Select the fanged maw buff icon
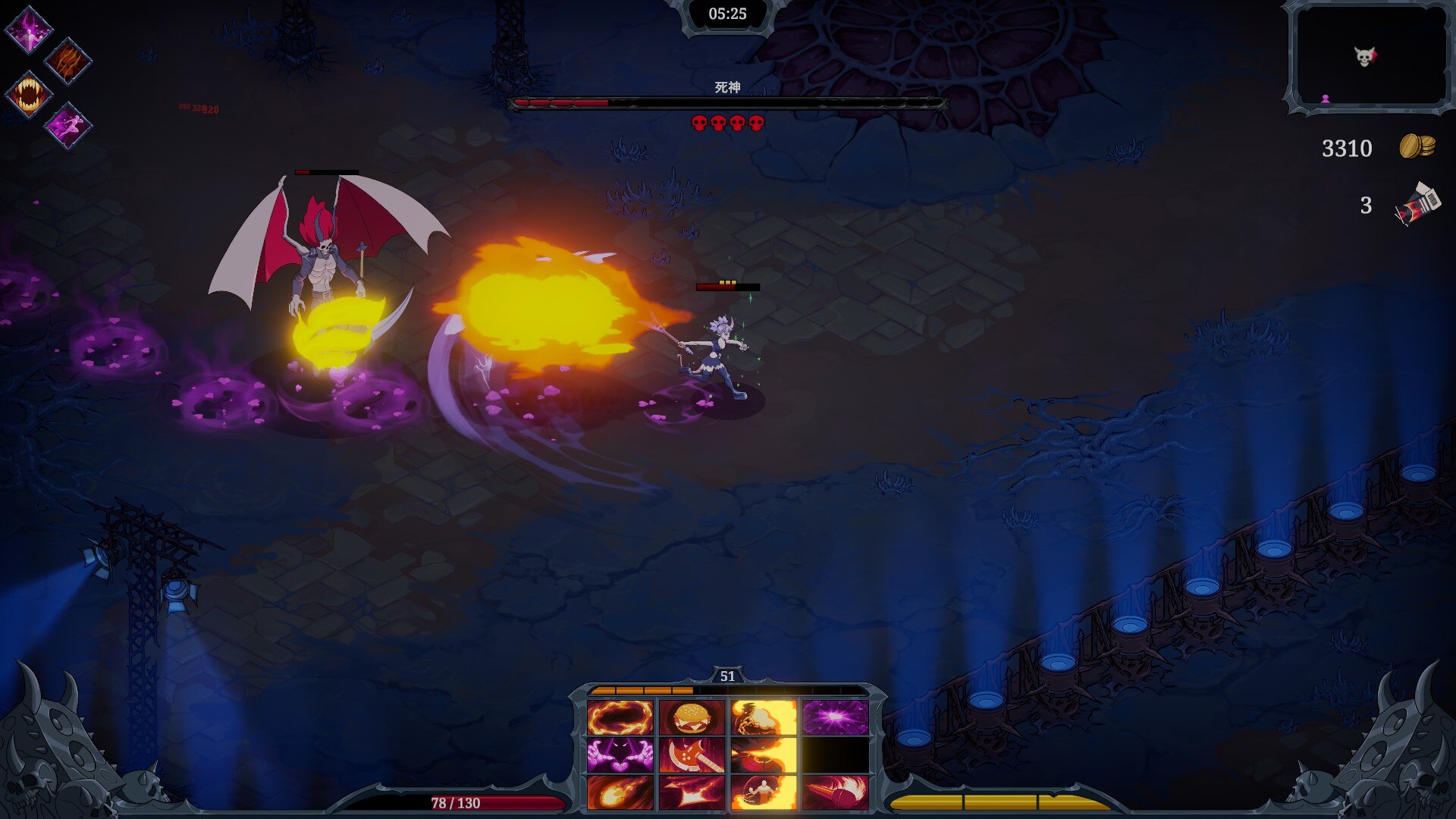This screenshot has width=1456, height=819. coord(29,95)
